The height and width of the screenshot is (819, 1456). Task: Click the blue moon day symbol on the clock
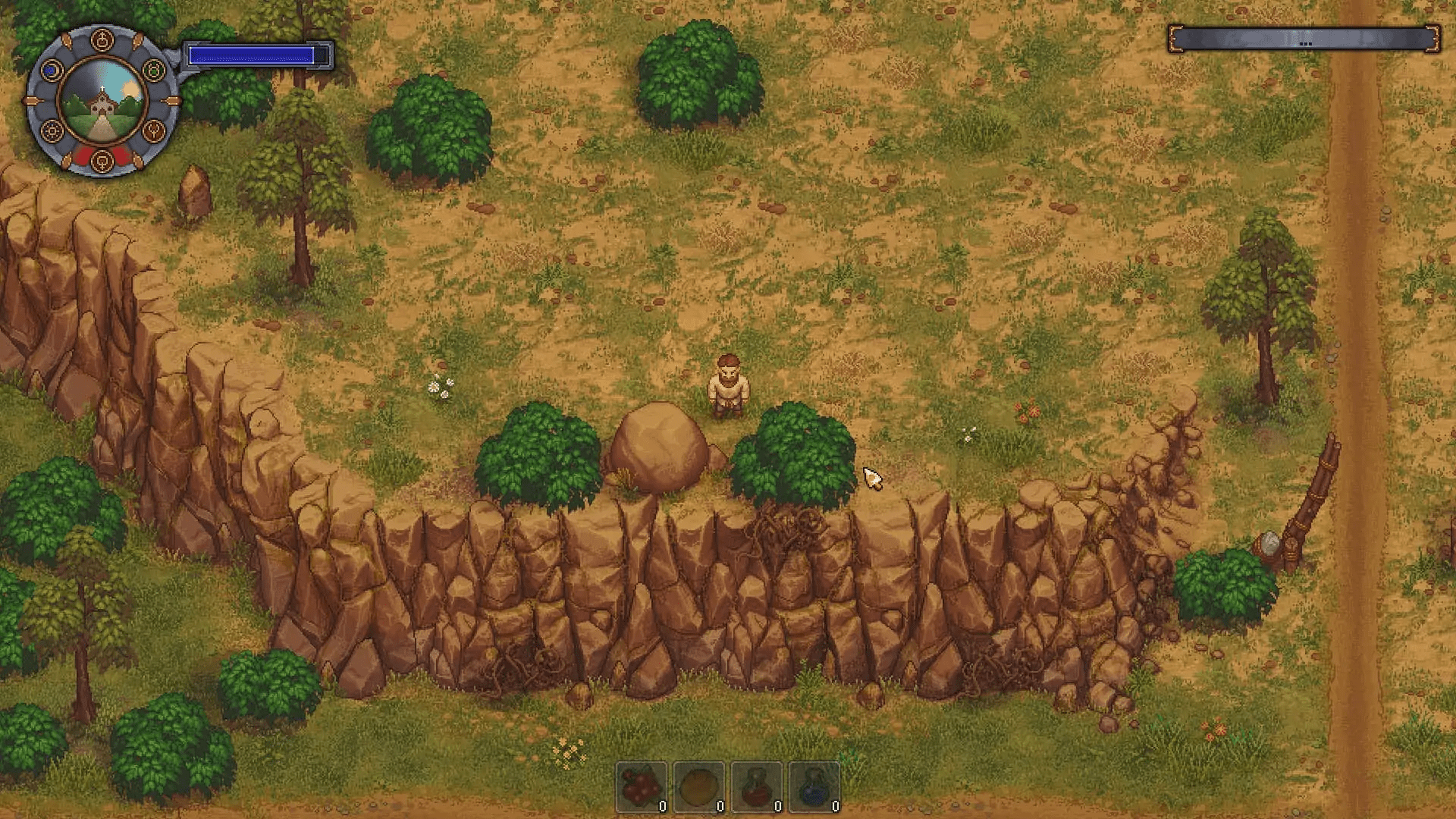coord(50,70)
